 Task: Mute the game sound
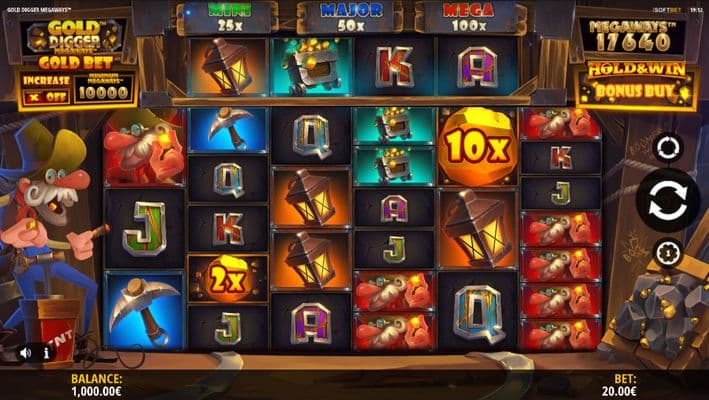click(x=25, y=353)
